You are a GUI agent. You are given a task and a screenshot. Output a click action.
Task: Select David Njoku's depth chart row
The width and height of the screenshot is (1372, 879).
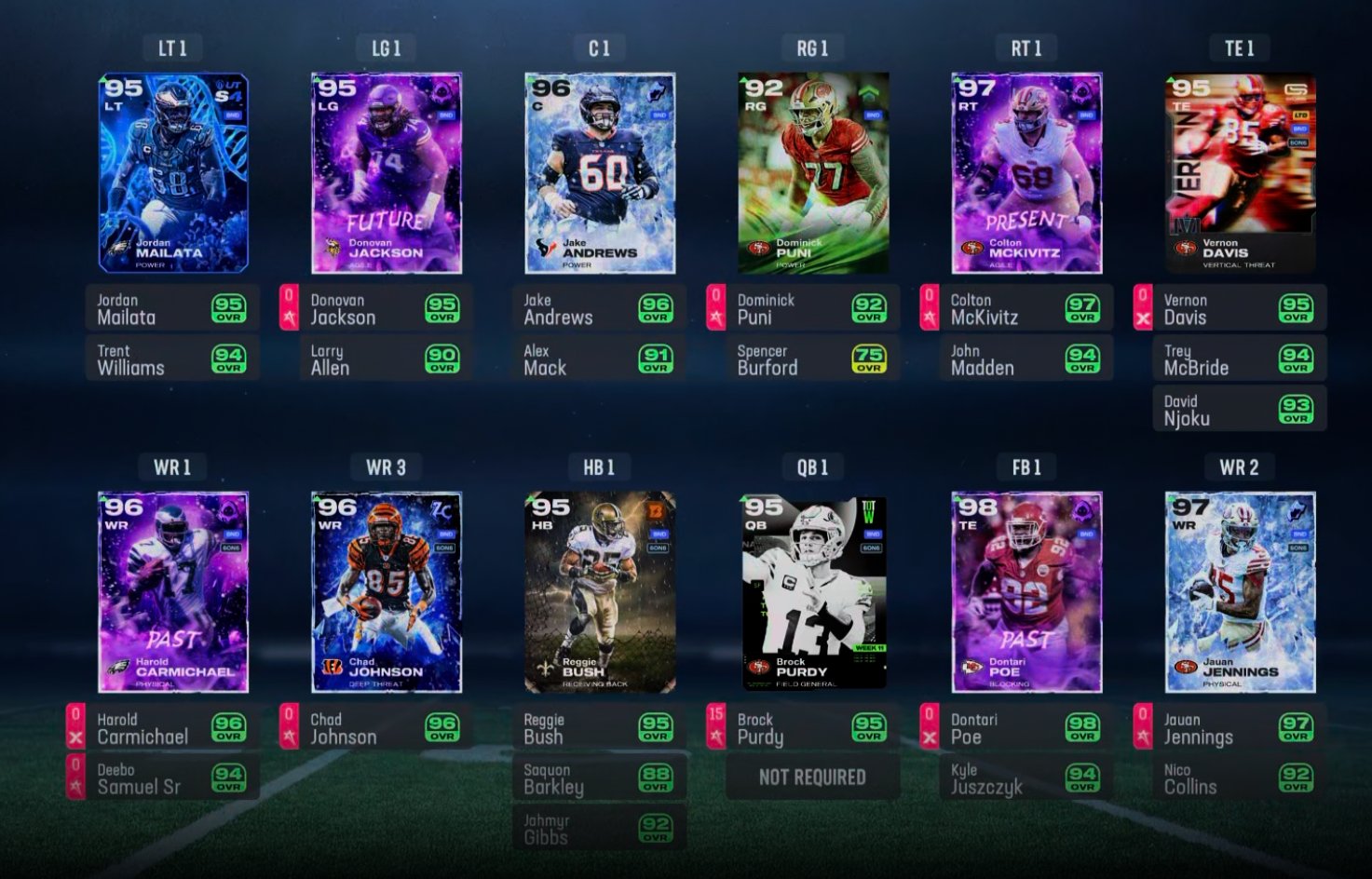point(1240,410)
